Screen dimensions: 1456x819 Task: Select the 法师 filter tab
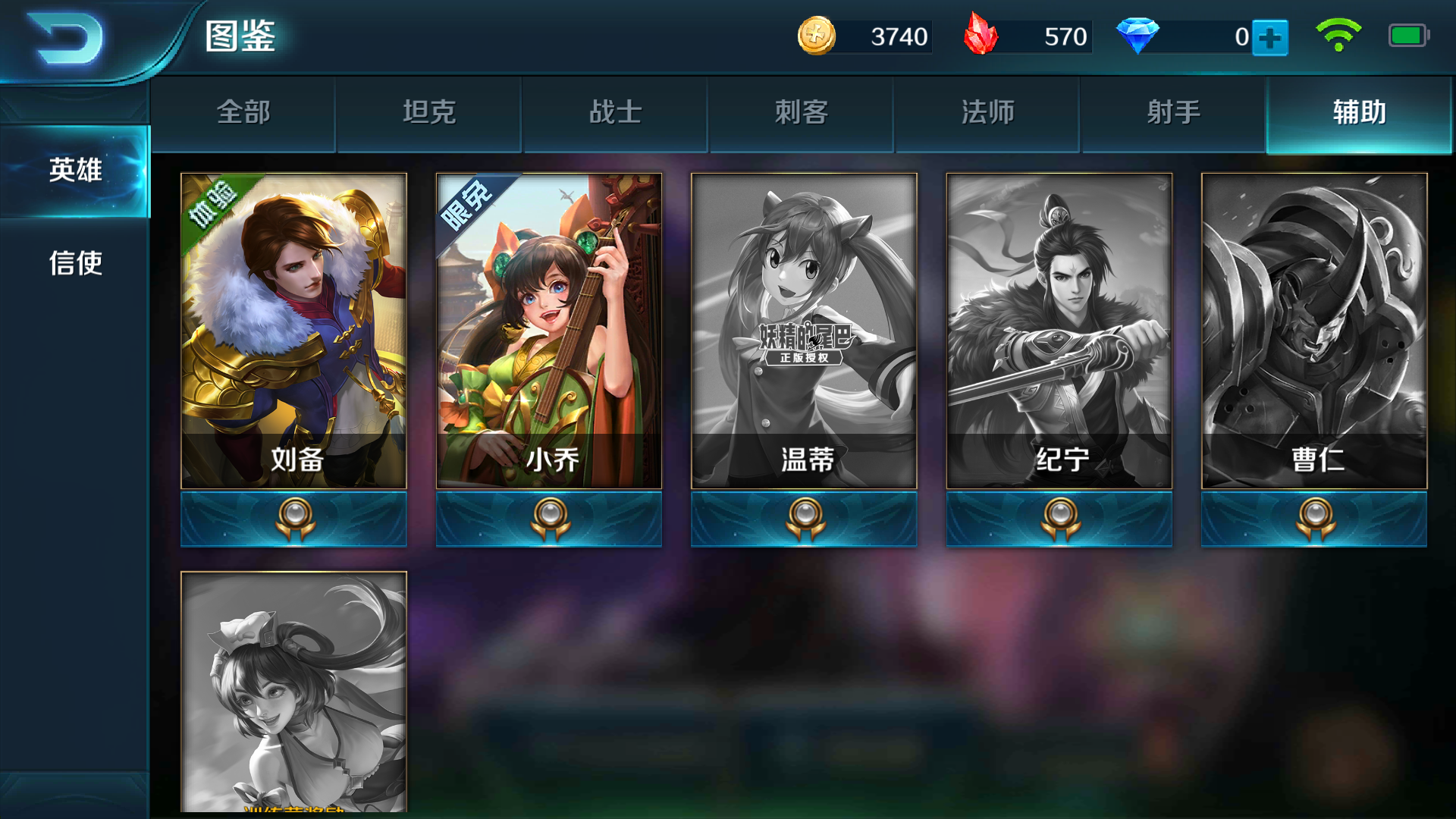click(x=987, y=112)
